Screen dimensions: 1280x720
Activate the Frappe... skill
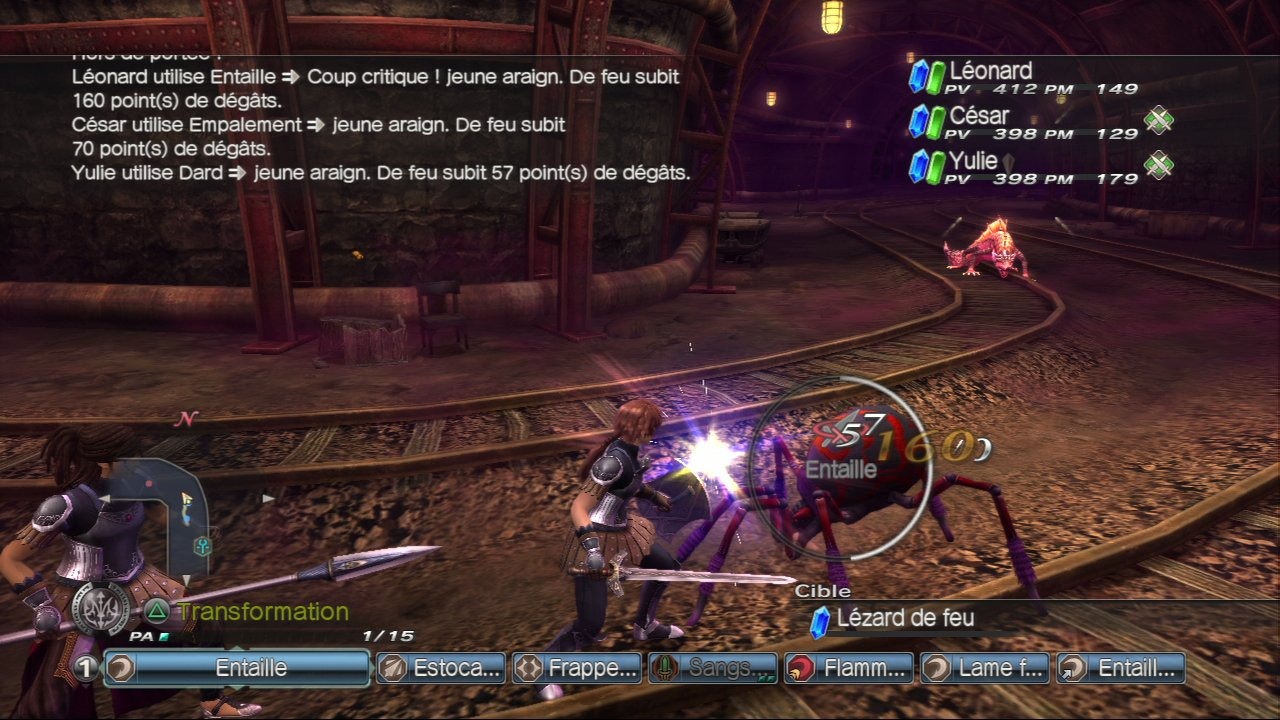click(x=577, y=668)
